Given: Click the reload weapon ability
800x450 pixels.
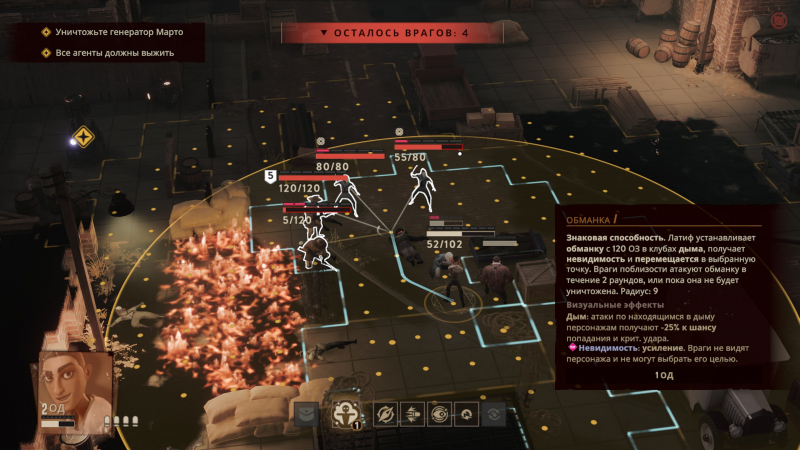Looking at the screenshot, I should [x=464, y=413].
